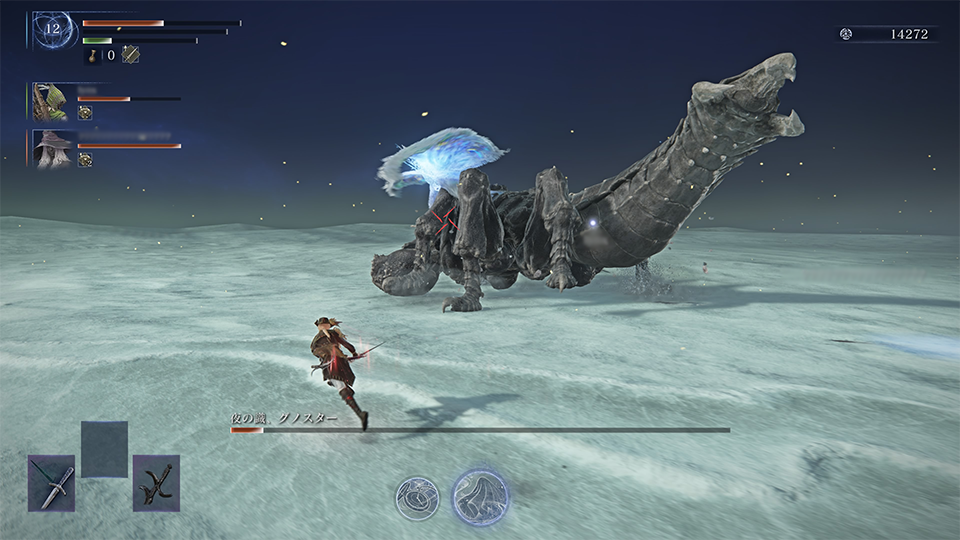Activate the smaller round character skill icon

point(415,497)
